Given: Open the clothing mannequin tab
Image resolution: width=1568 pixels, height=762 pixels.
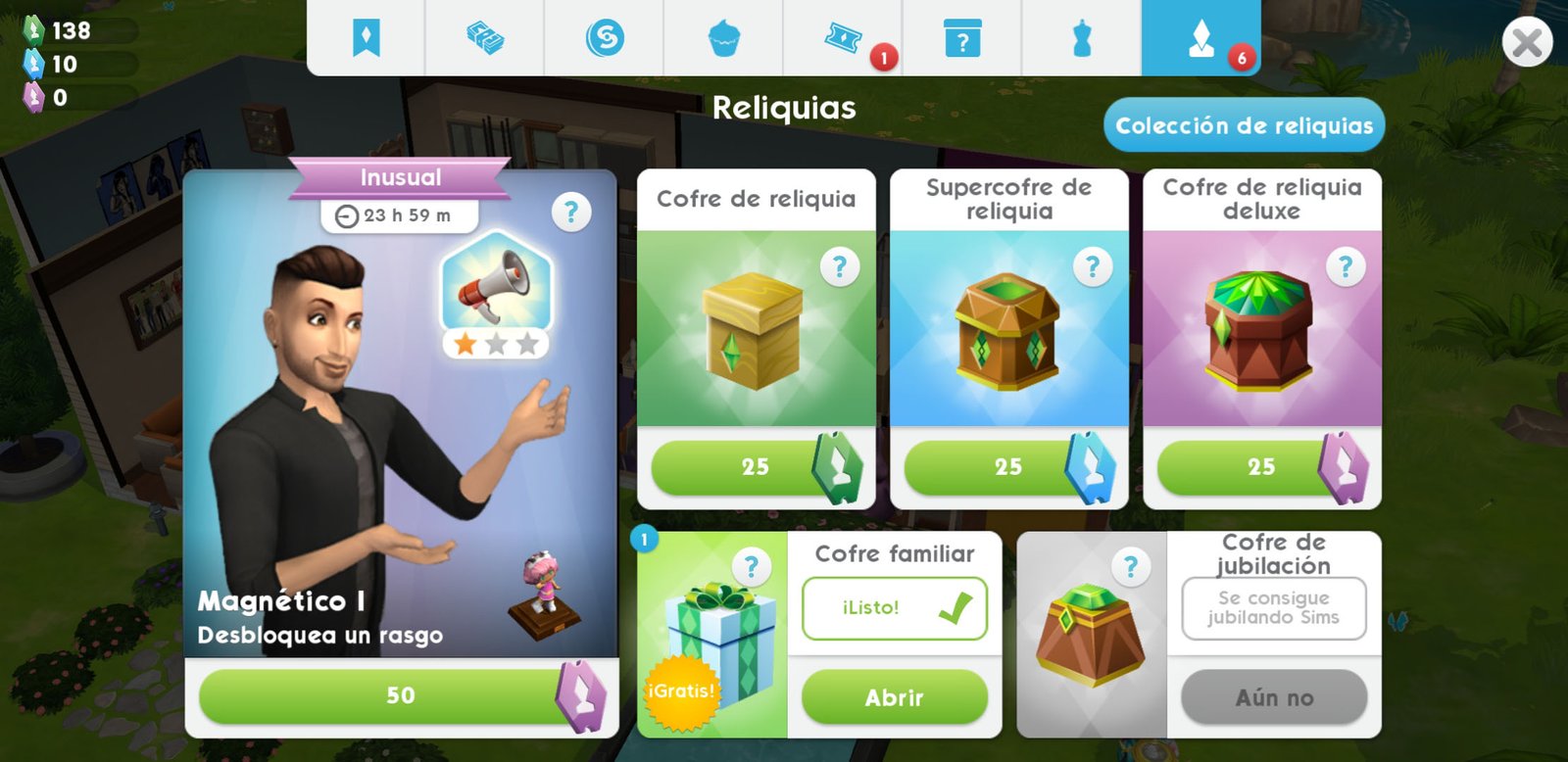Looking at the screenshot, I should pos(1082,38).
